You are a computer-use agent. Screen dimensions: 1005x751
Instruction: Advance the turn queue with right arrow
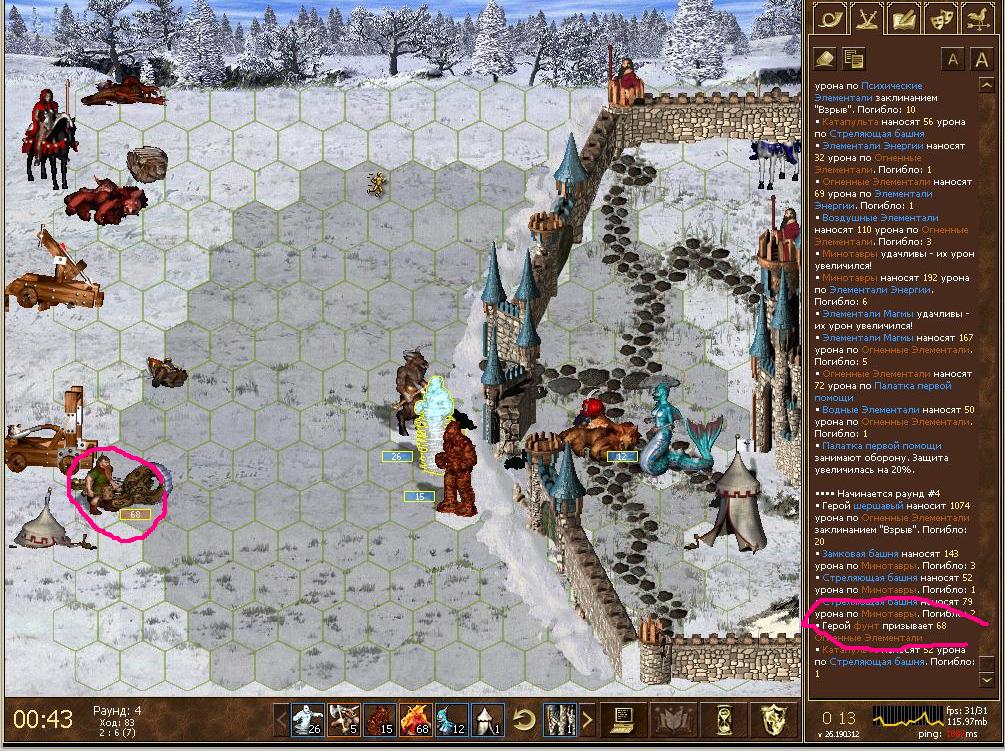tap(586, 718)
